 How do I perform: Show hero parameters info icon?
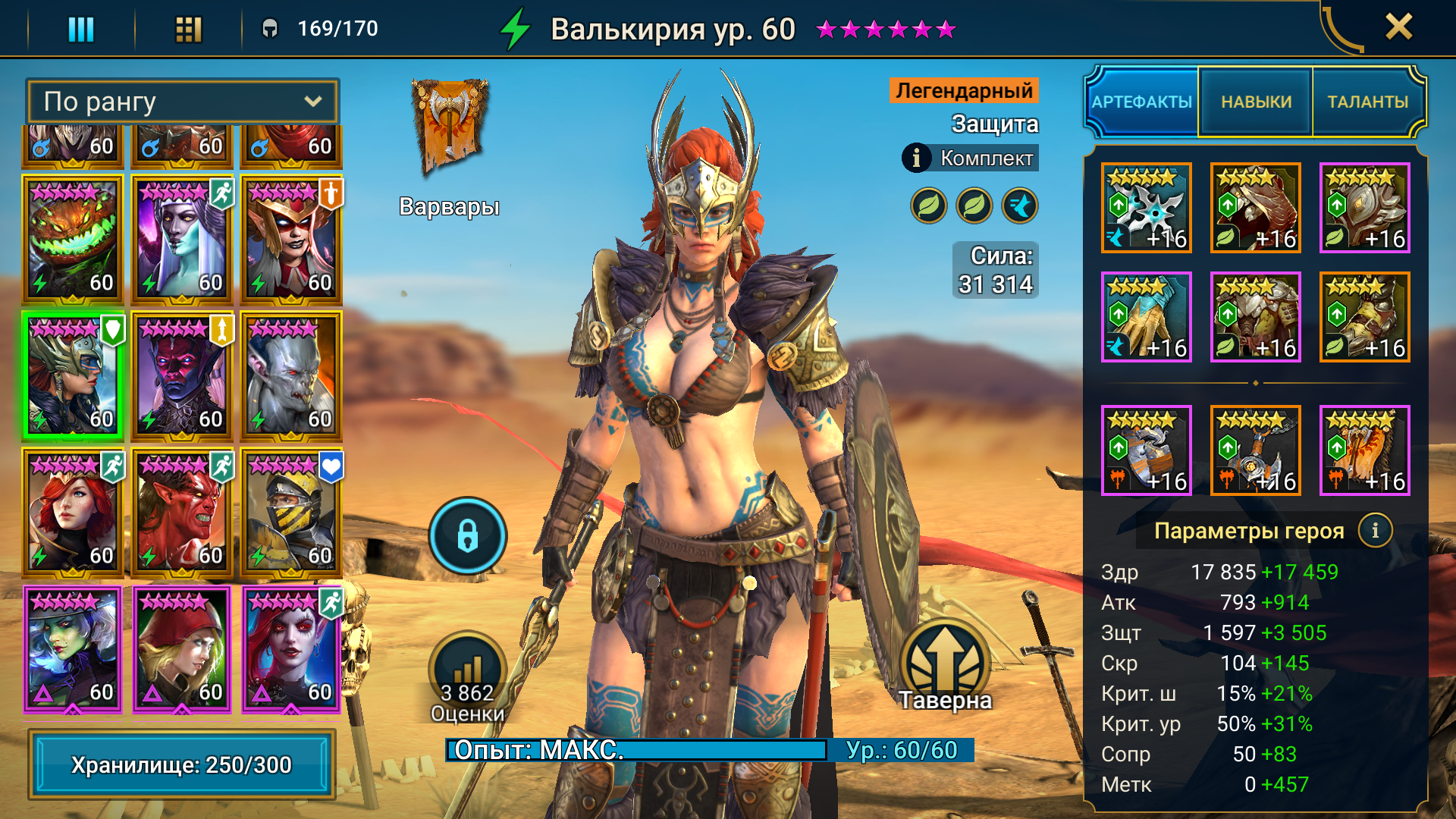1375,531
